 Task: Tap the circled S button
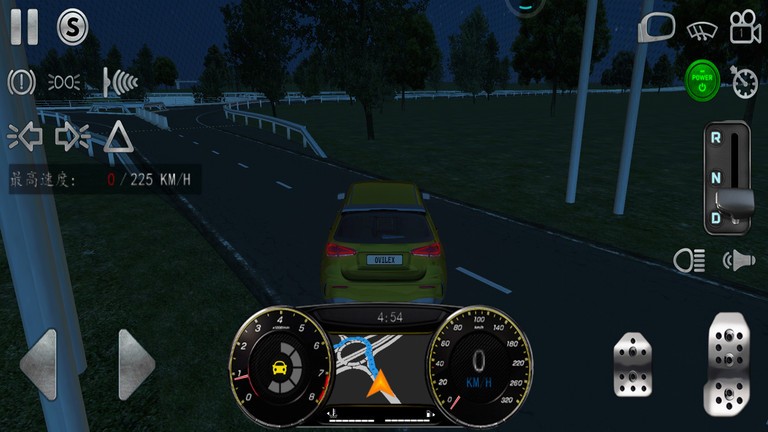point(72,26)
